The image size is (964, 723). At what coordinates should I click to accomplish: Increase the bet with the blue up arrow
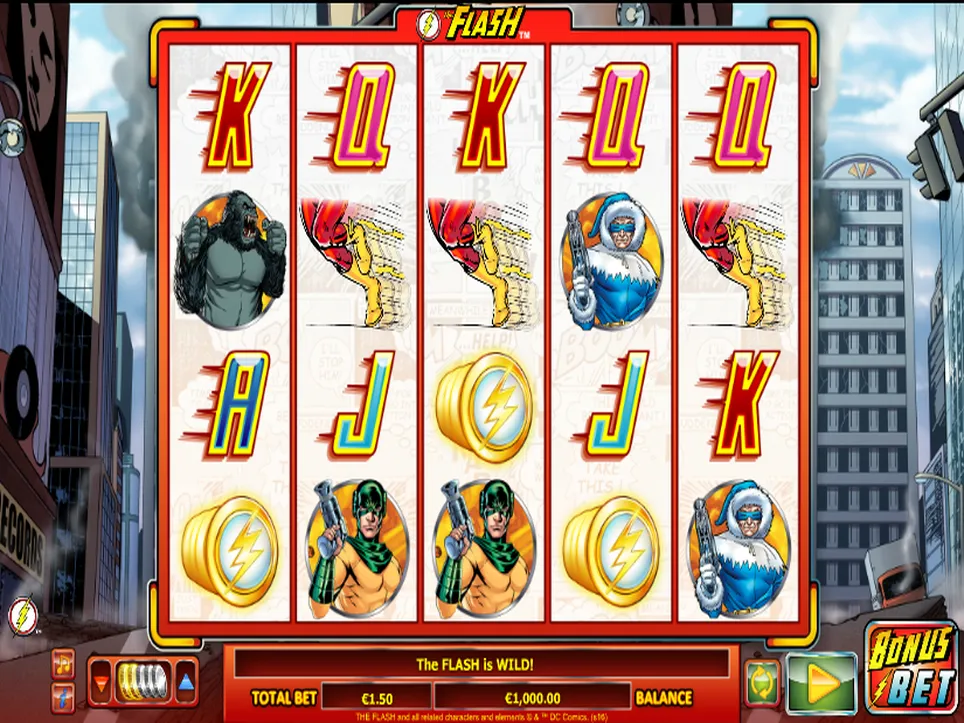[x=186, y=684]
